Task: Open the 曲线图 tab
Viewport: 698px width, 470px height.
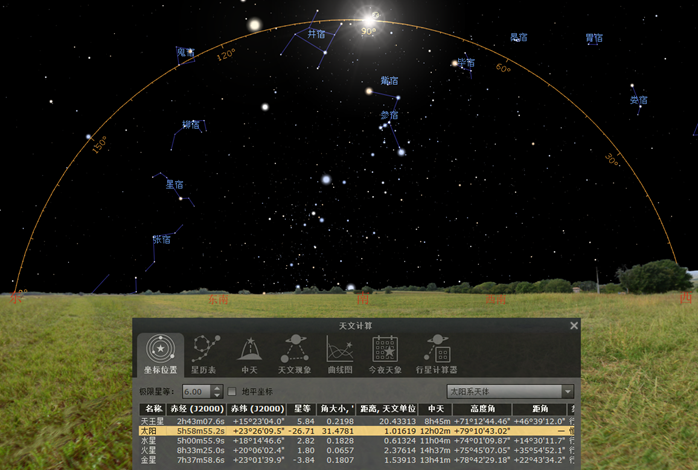Action: click(x=339, y=355)
